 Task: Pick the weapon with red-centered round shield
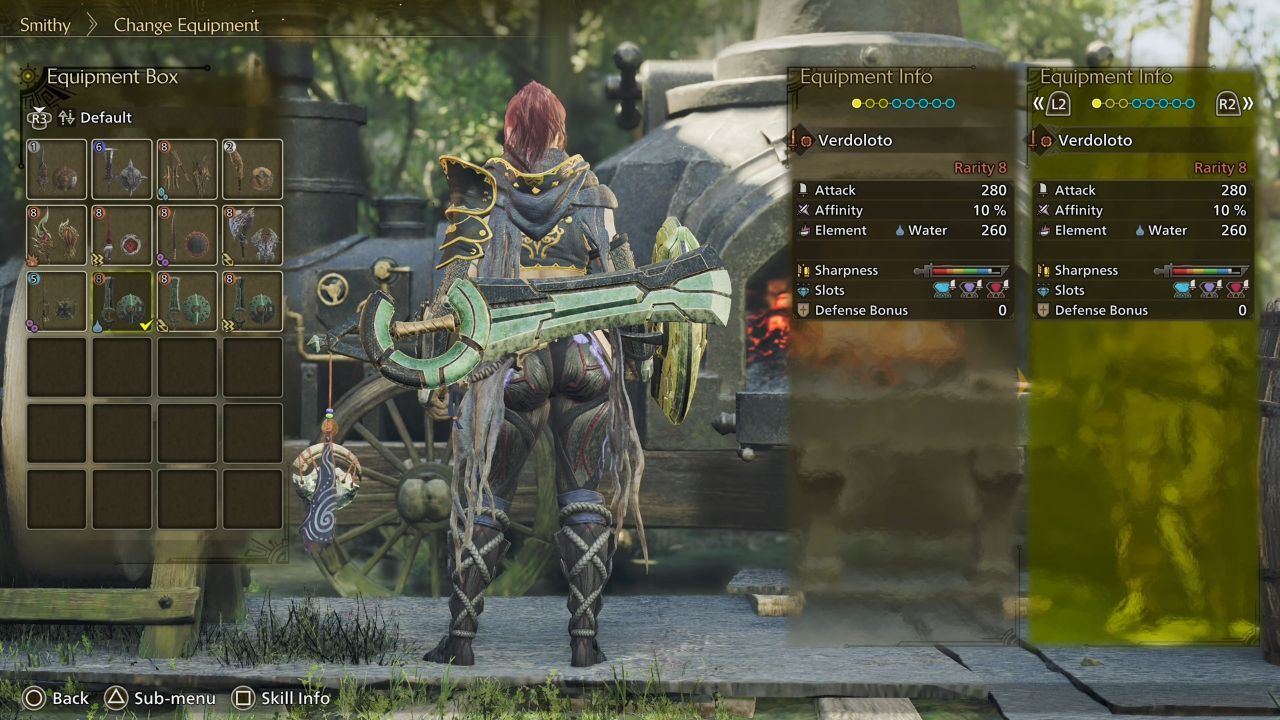pos(122,235)
